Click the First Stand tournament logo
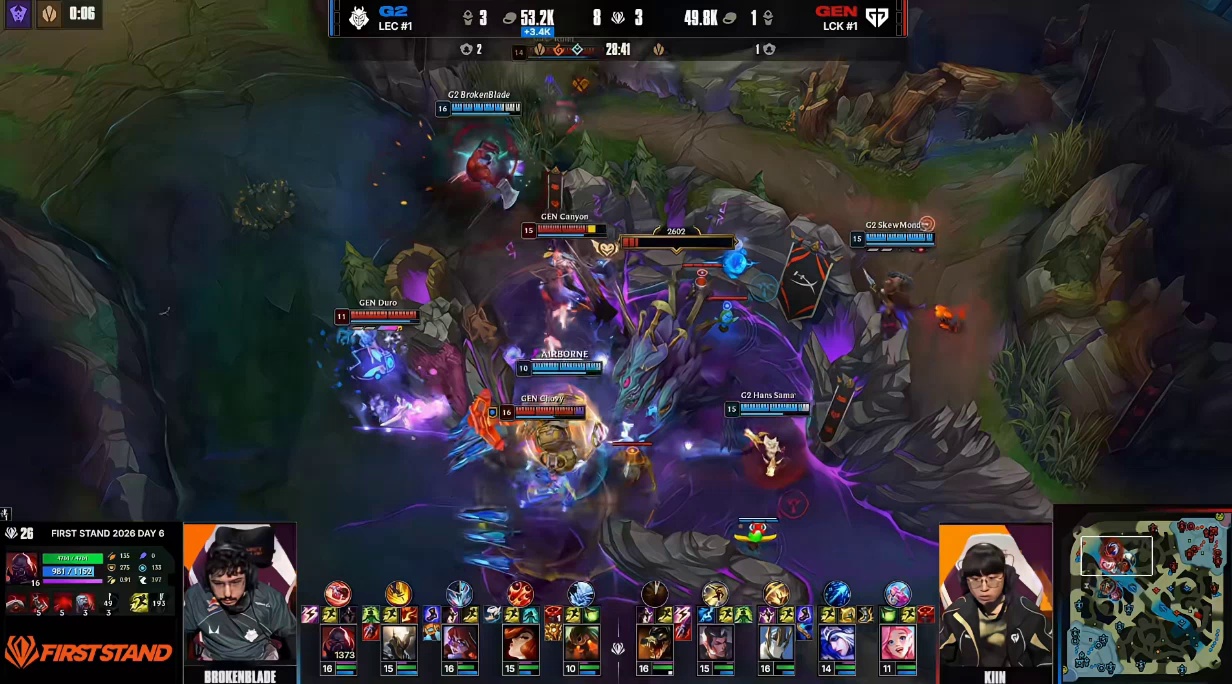Image resolution: width=1232 pixels, height=684 pixels. click(90, 653)
